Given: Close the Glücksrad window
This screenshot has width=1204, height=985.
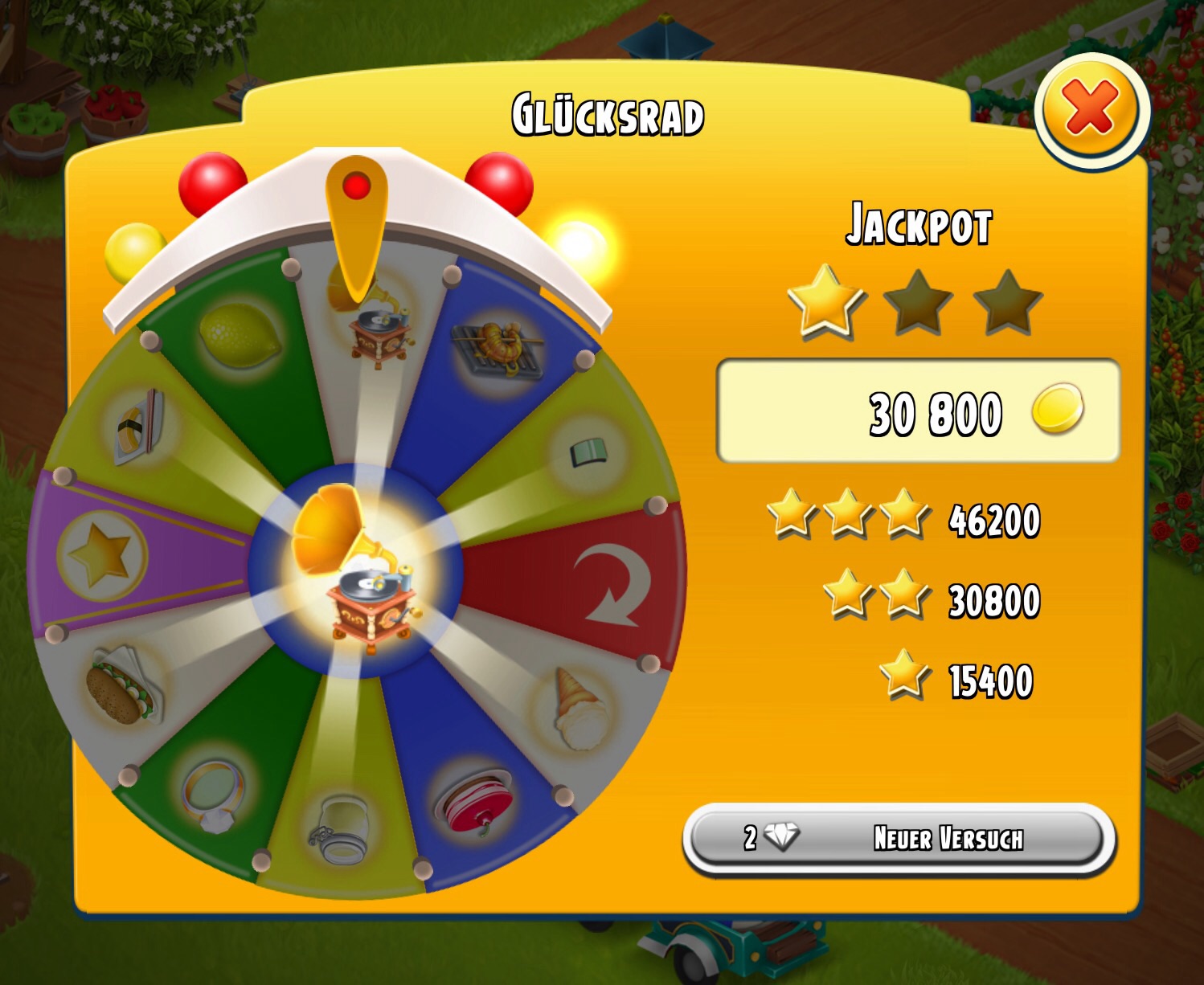Looking at the screenshot, I should (1091, 108).
